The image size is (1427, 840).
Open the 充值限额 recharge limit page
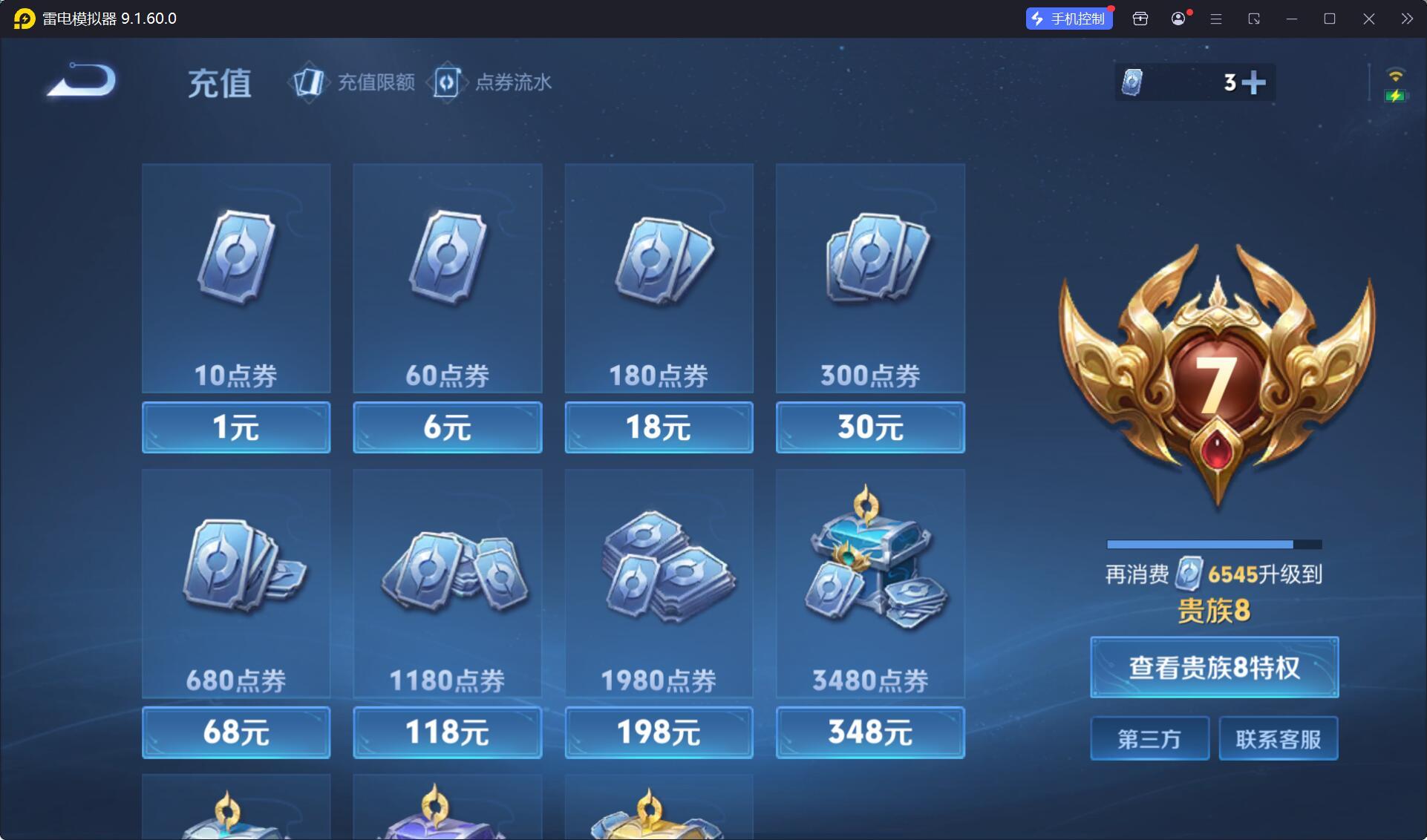pyautogui.click(x=355, y=82)
